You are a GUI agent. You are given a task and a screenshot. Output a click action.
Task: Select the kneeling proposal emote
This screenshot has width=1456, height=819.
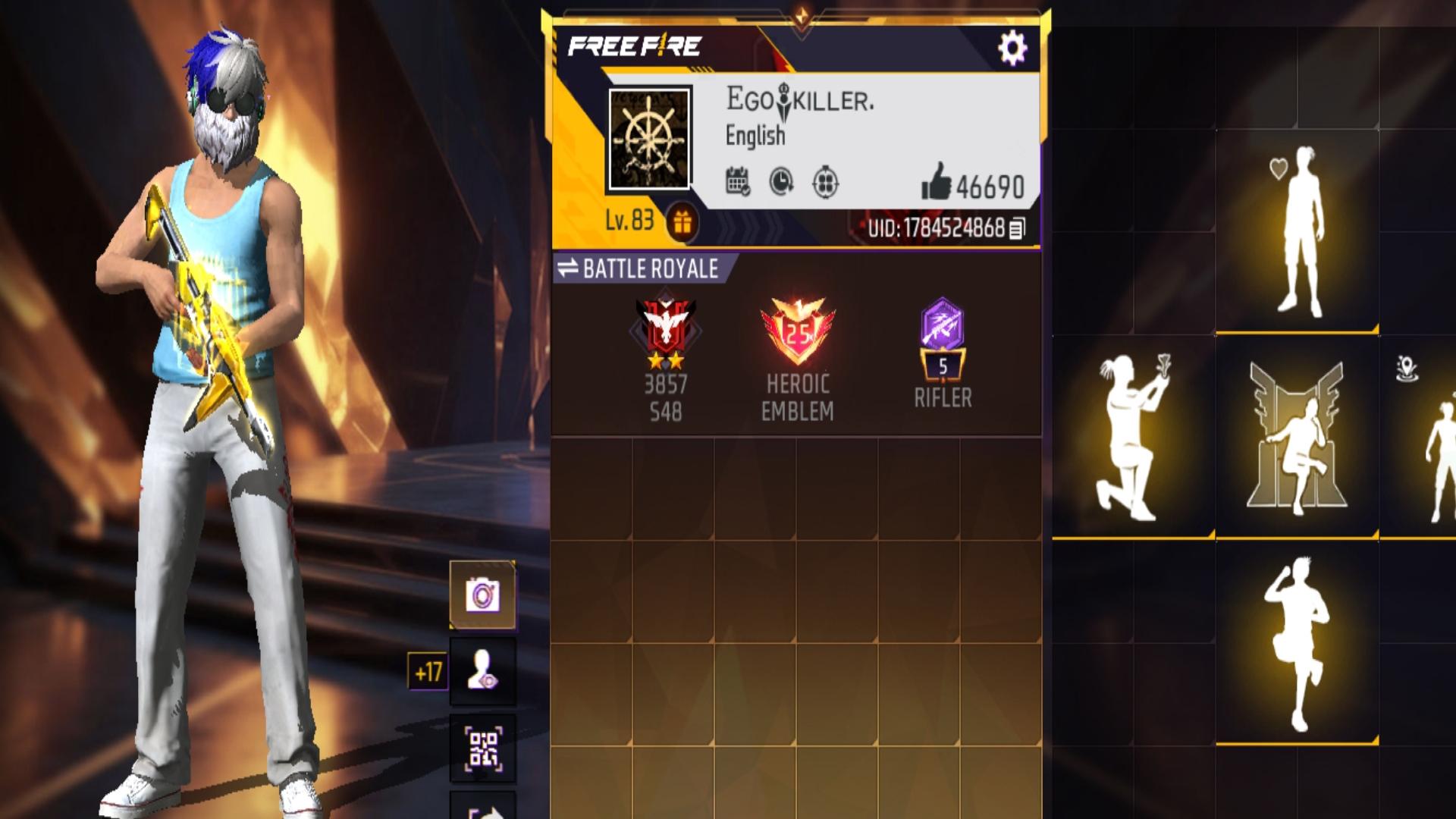tap(1133, 437)
